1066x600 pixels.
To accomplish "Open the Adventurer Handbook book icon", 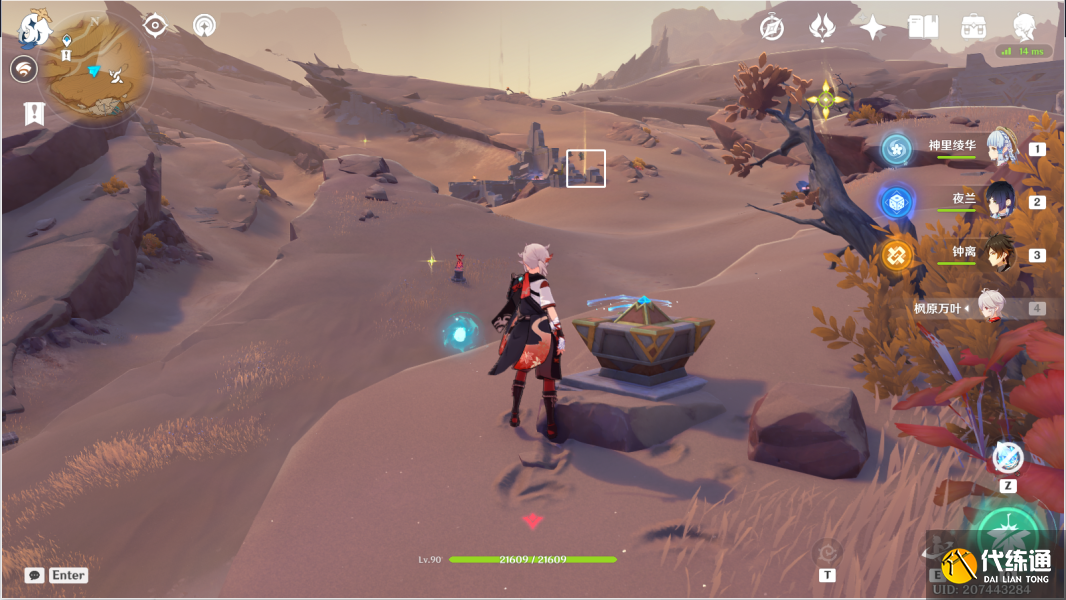I will pos(923,27).
